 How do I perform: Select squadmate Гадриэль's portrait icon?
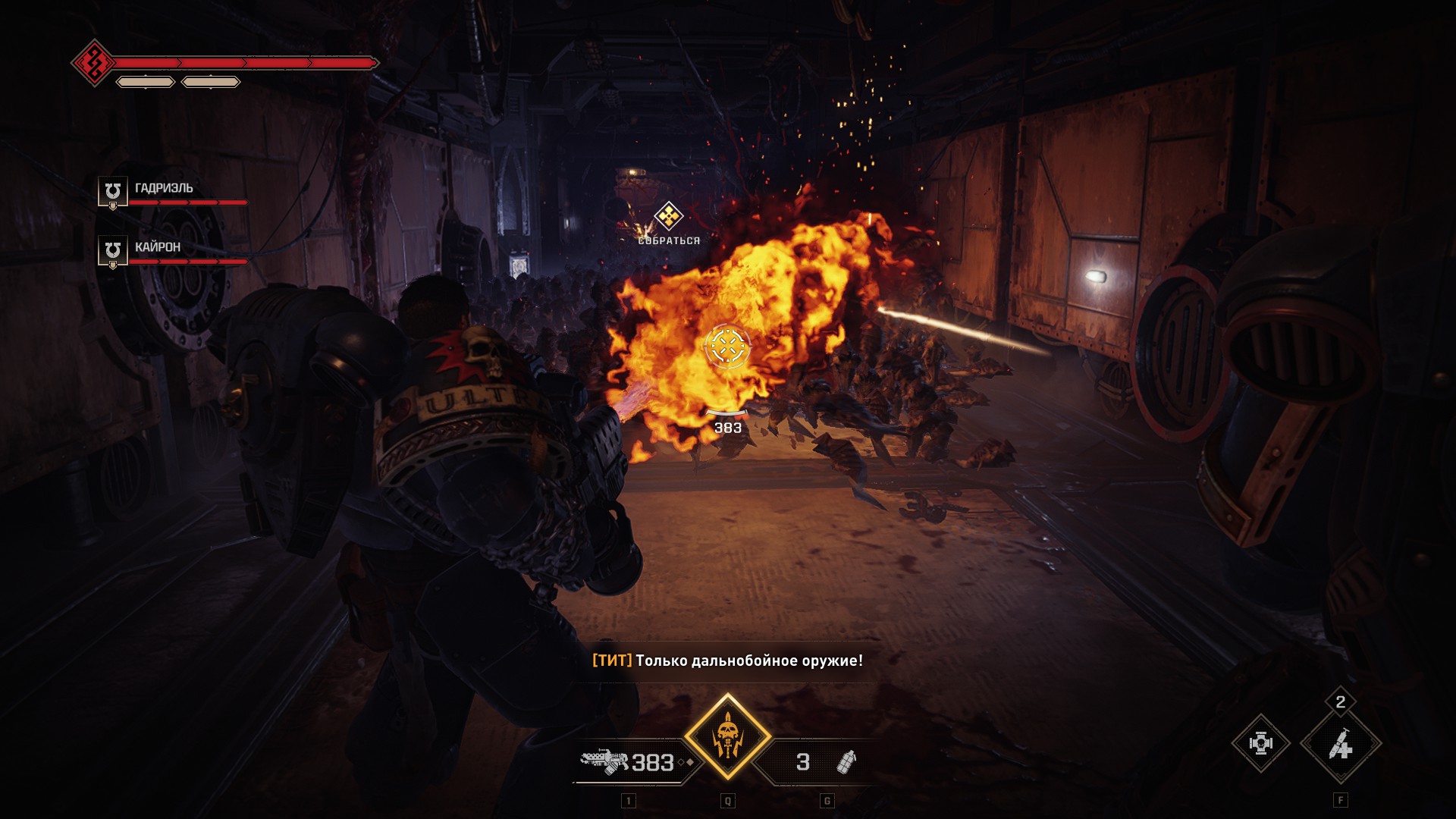[x=113, y=191]
